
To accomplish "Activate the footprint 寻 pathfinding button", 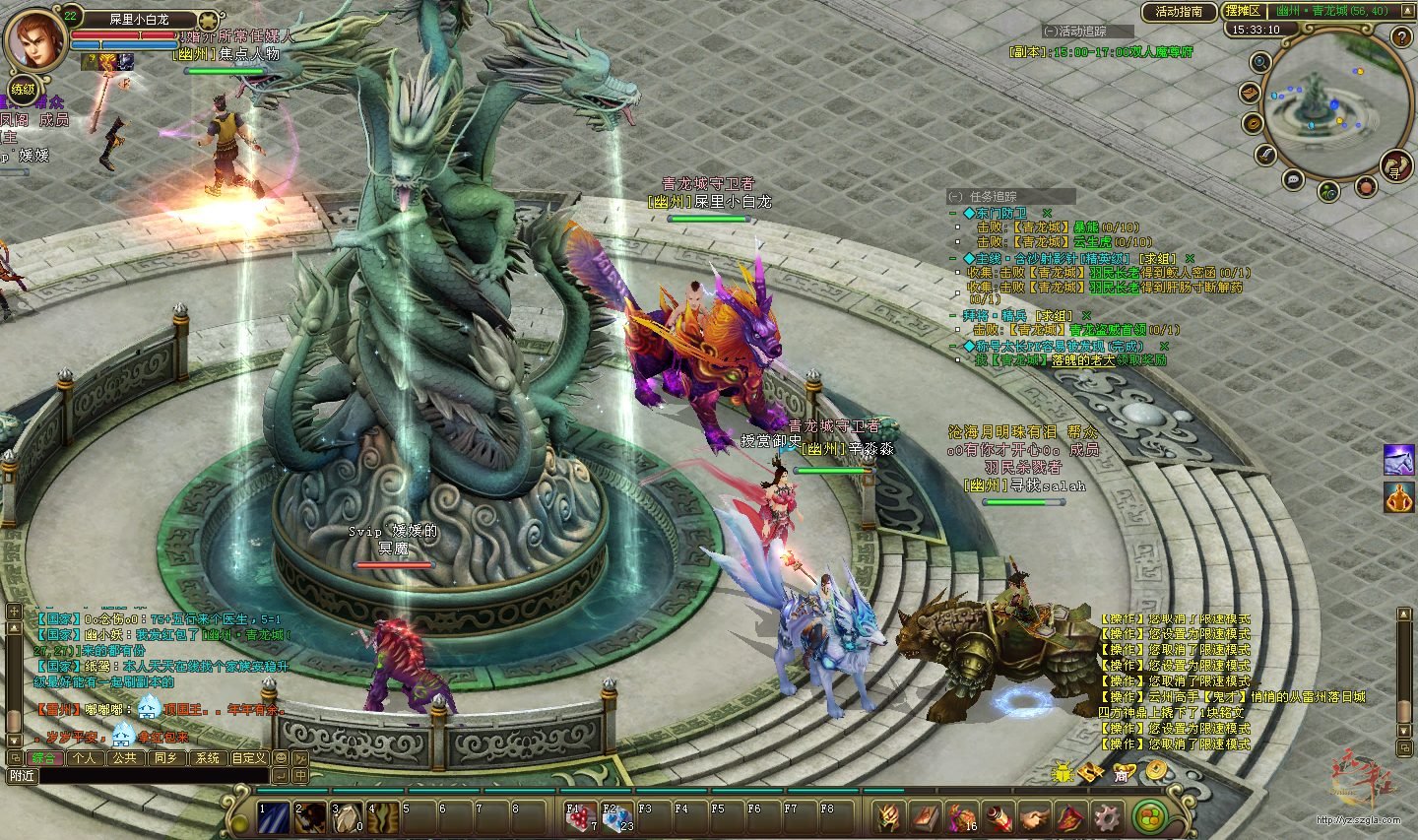I will click(1395, 164).
